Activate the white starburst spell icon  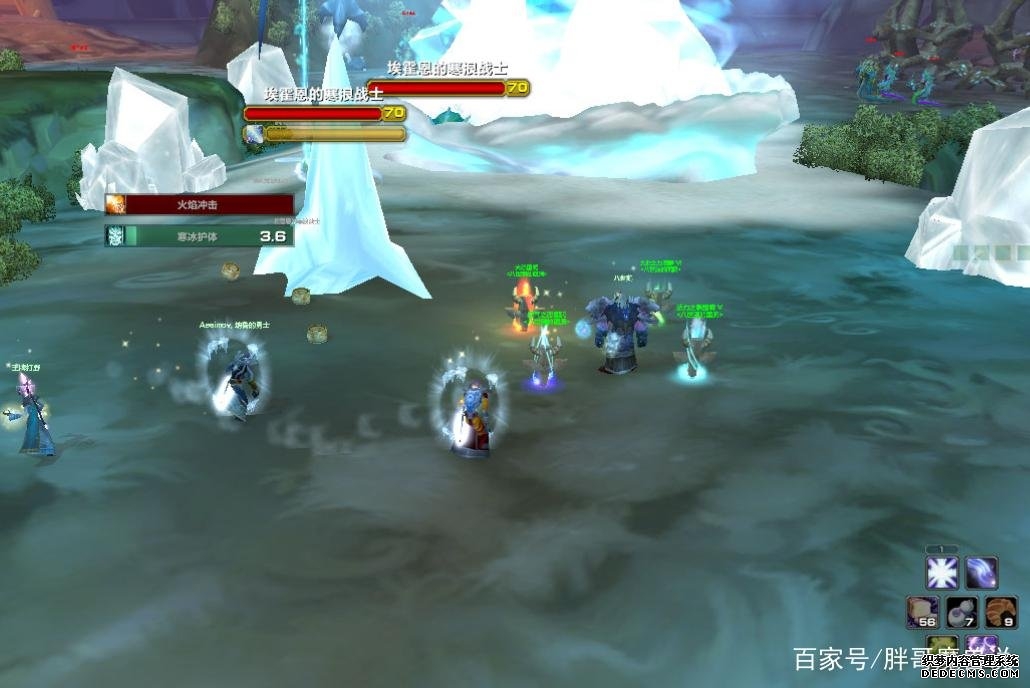[942, 573]
